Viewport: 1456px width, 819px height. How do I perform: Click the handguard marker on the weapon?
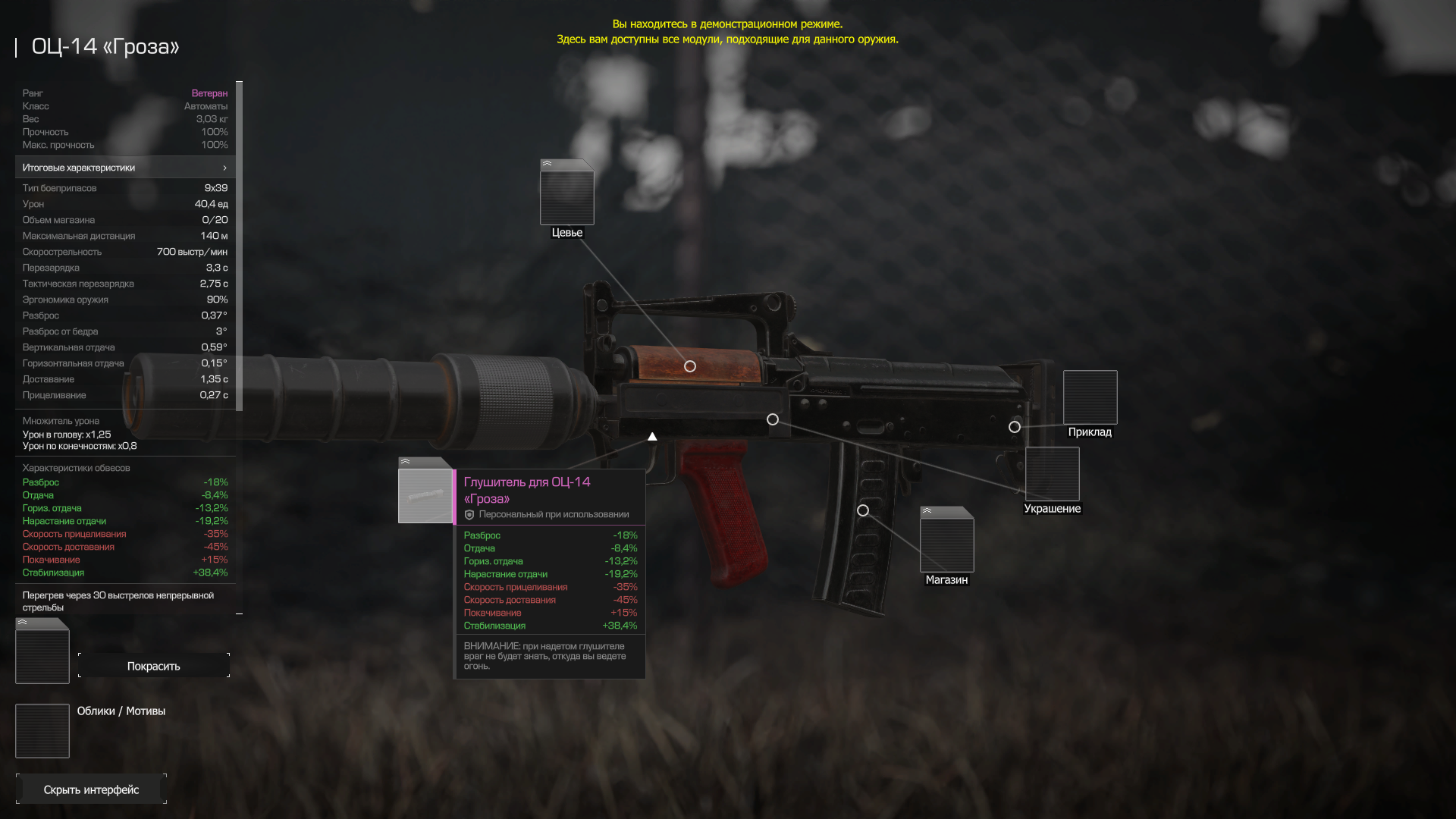pyautogui.click(x=690, y=366)
